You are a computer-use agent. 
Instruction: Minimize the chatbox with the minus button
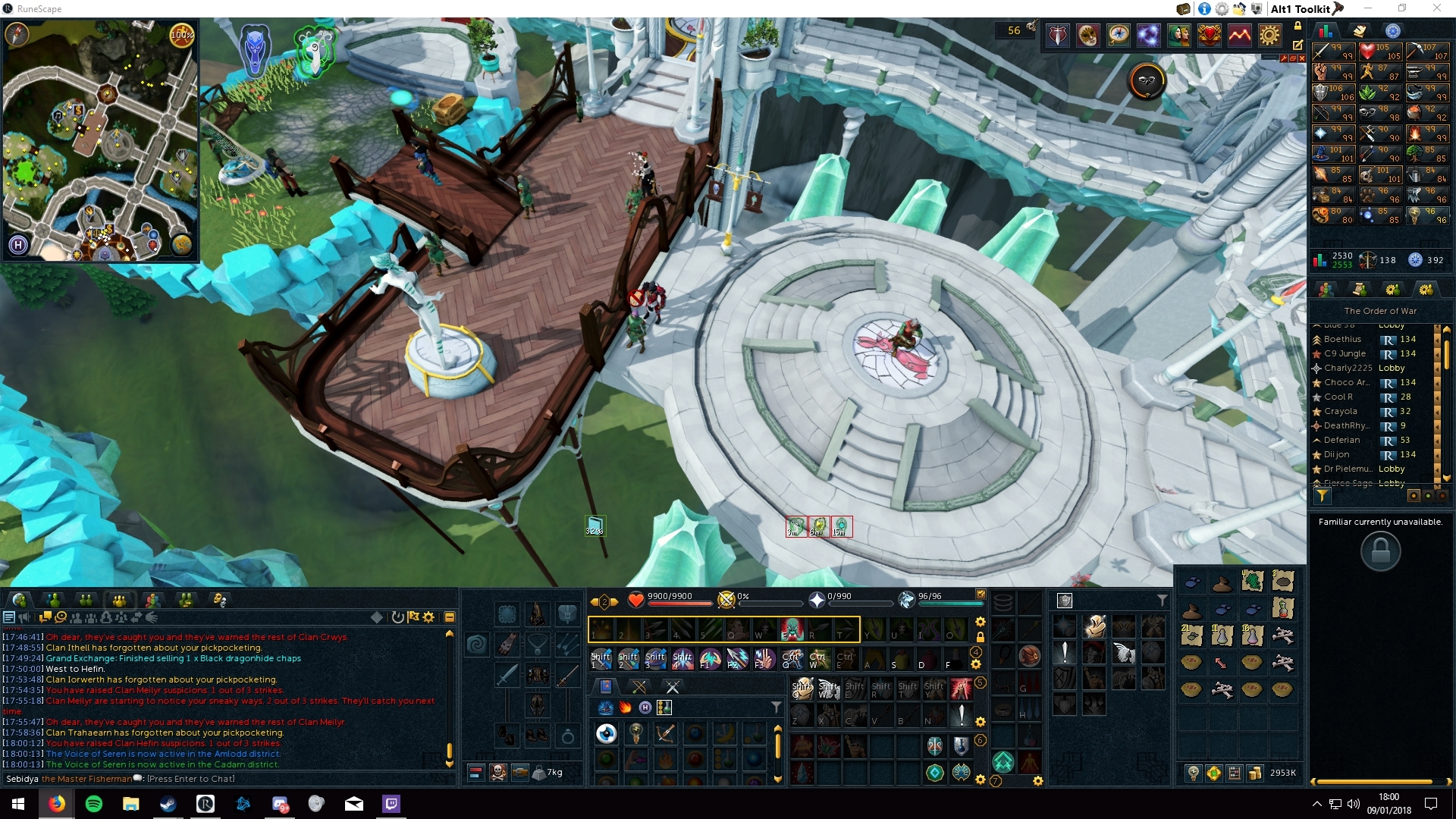450,617
